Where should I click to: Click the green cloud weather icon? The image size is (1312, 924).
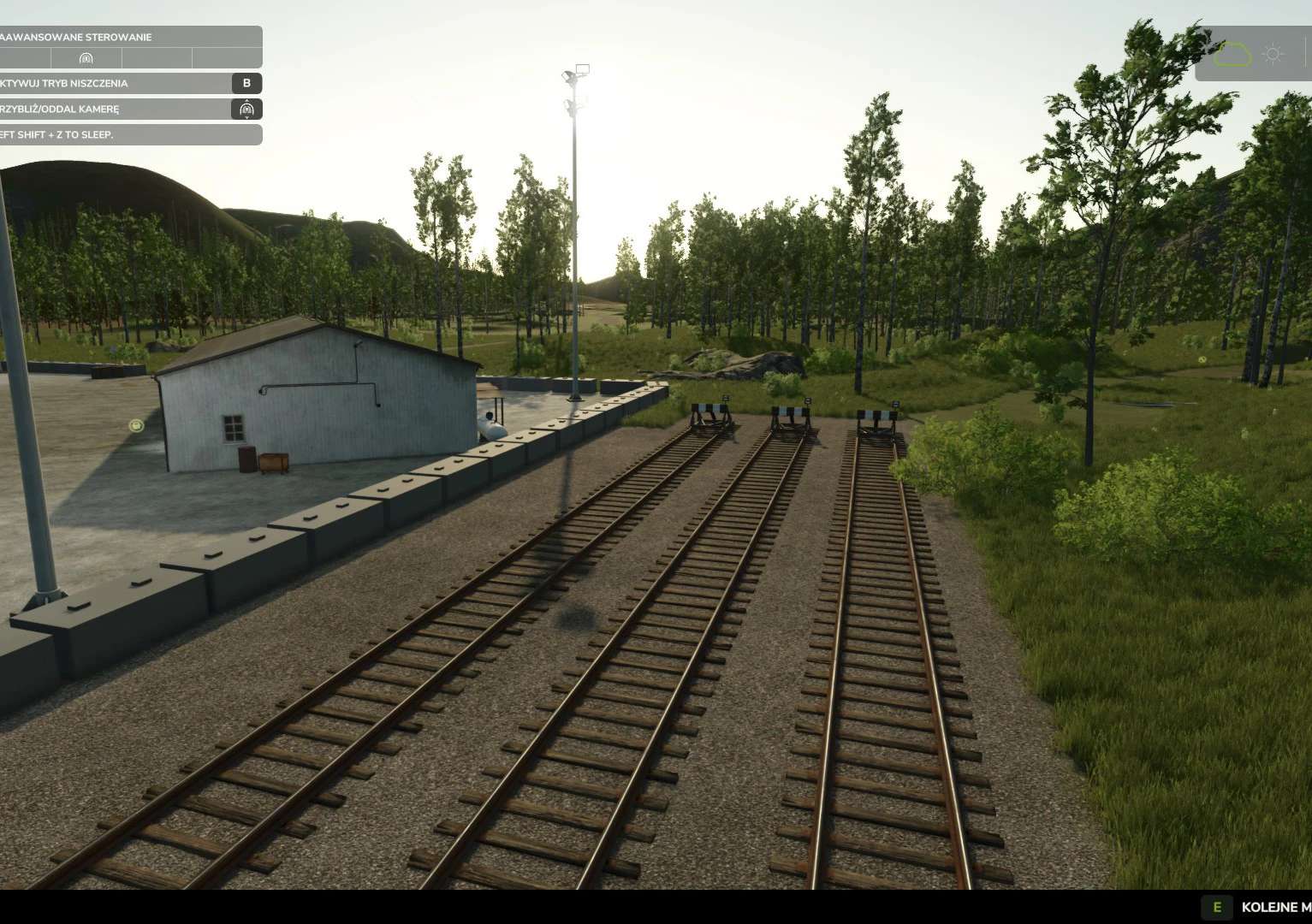click(x=1232, y=55)
